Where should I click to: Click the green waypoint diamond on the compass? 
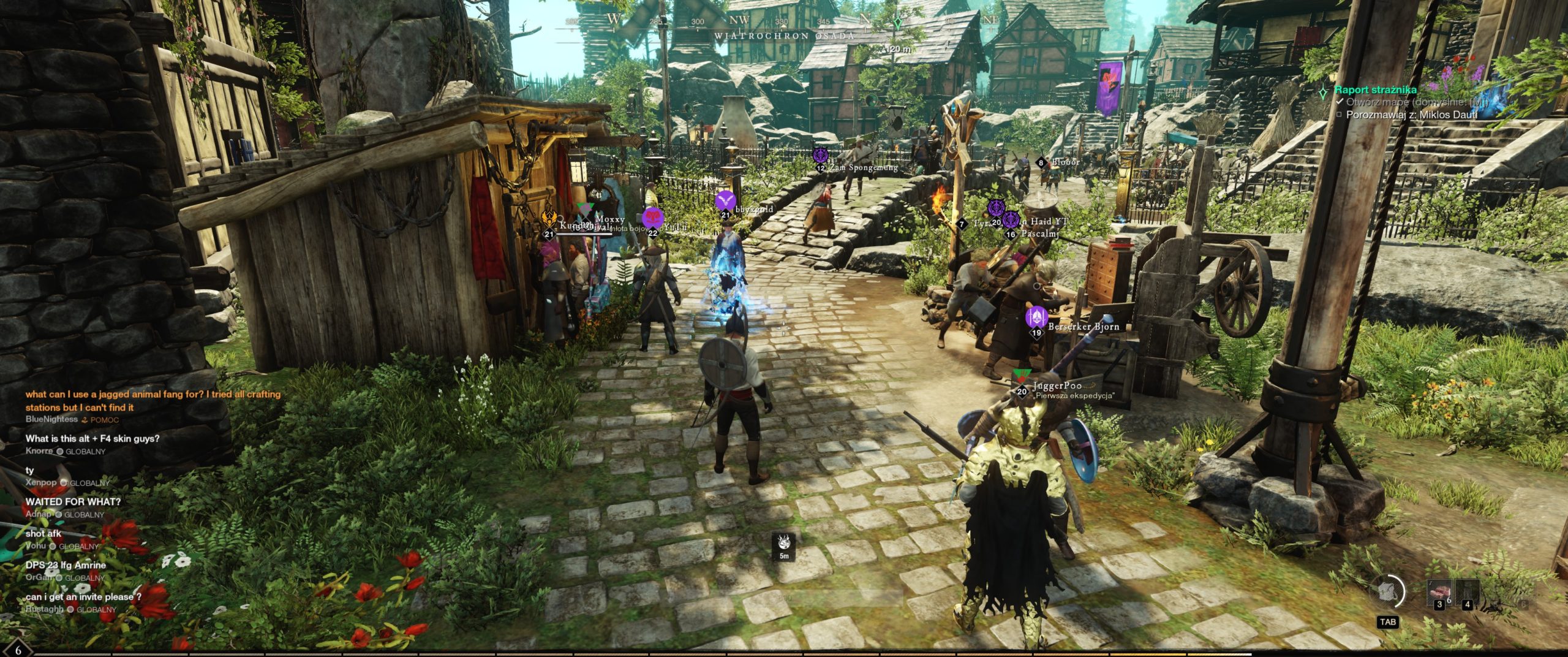(898, 21)
